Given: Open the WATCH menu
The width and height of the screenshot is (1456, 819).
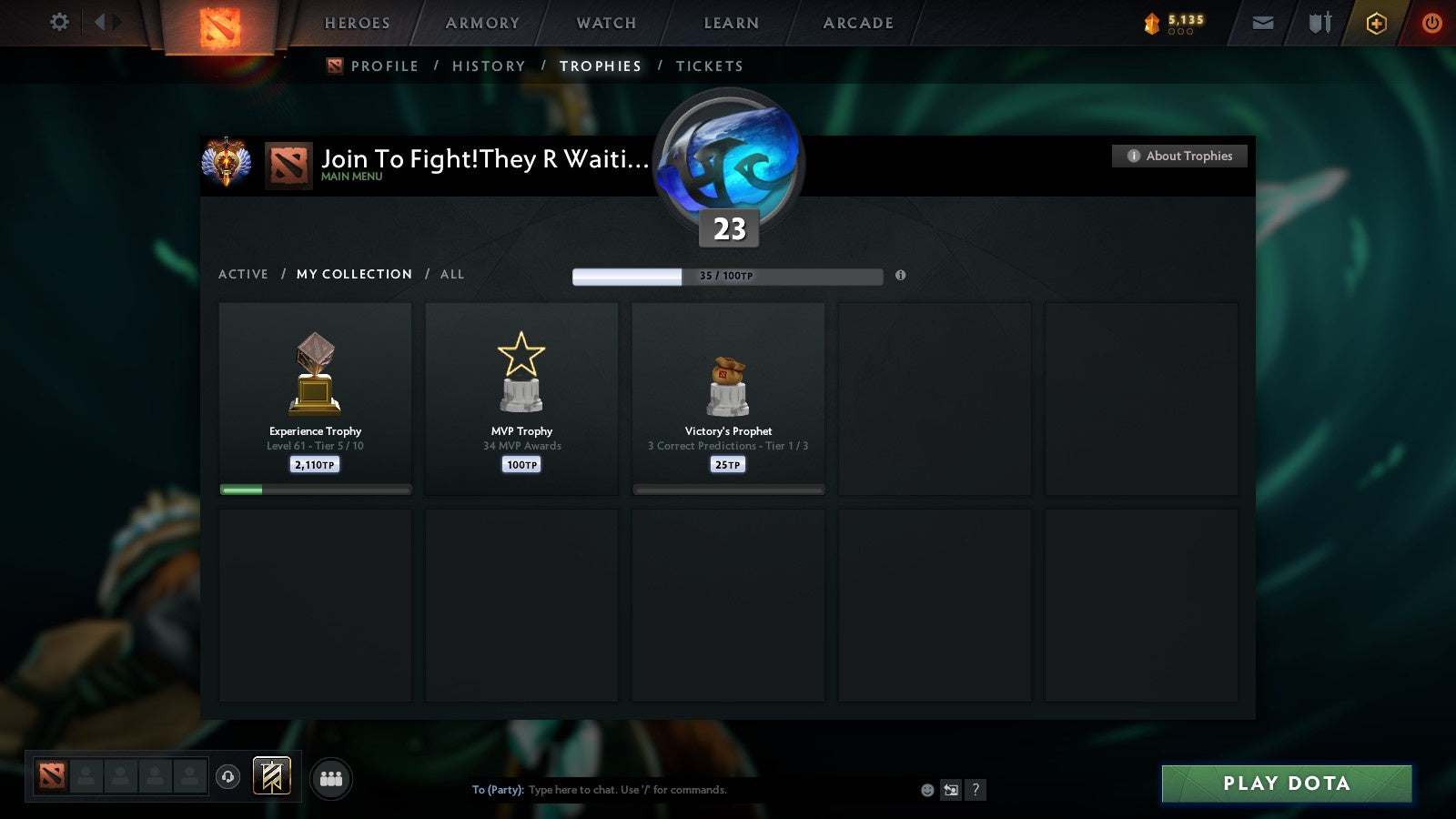Looking at the screenshot, I should pyautogui.click(x=604, y=24).
